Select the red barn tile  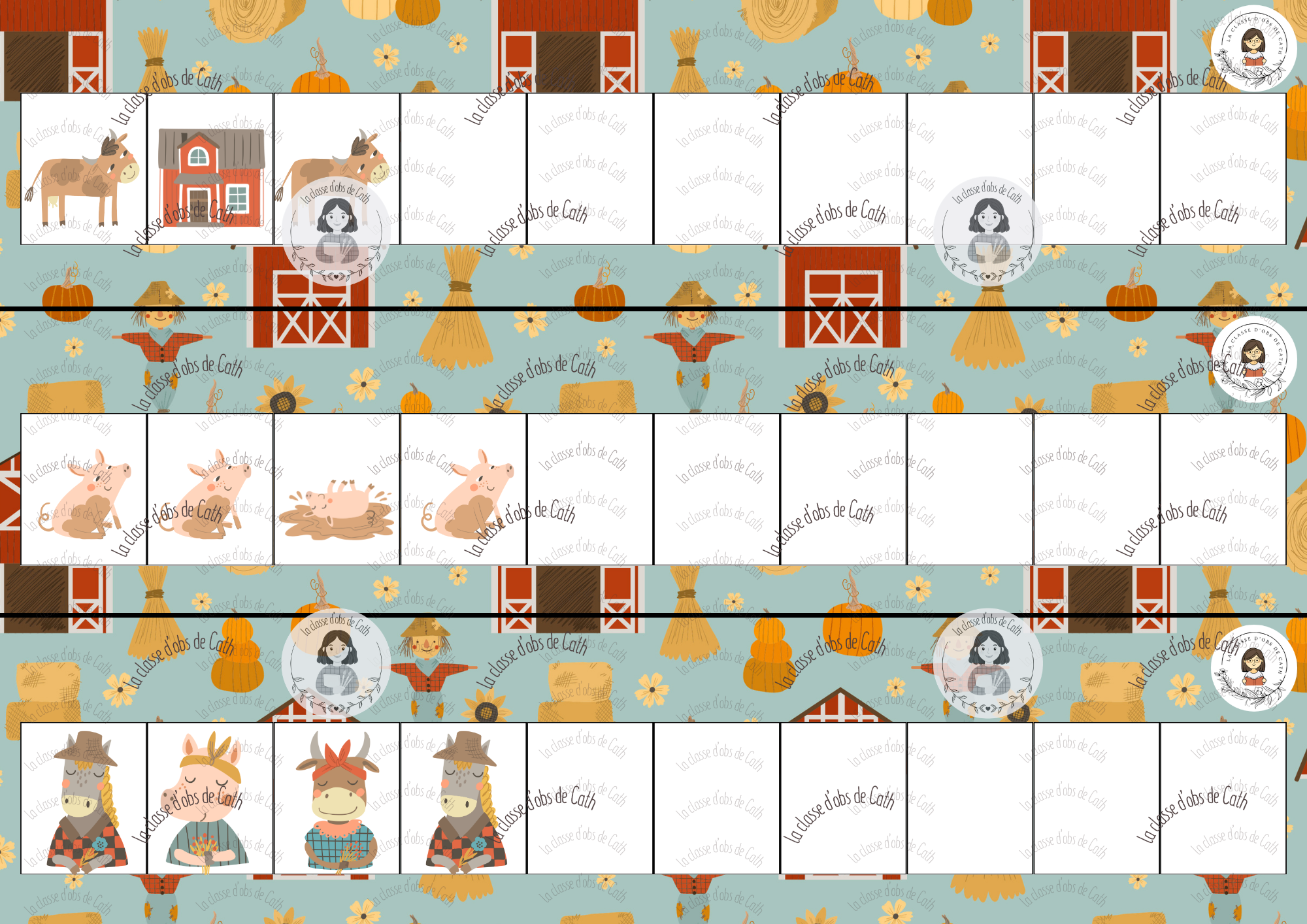(210, 170)
